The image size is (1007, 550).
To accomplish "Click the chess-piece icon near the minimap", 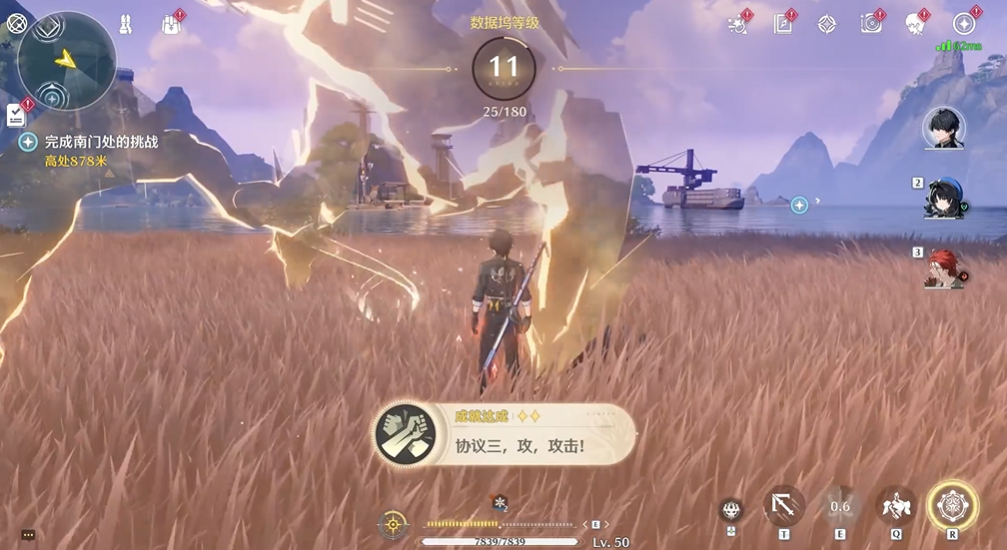I will point(126,24).
